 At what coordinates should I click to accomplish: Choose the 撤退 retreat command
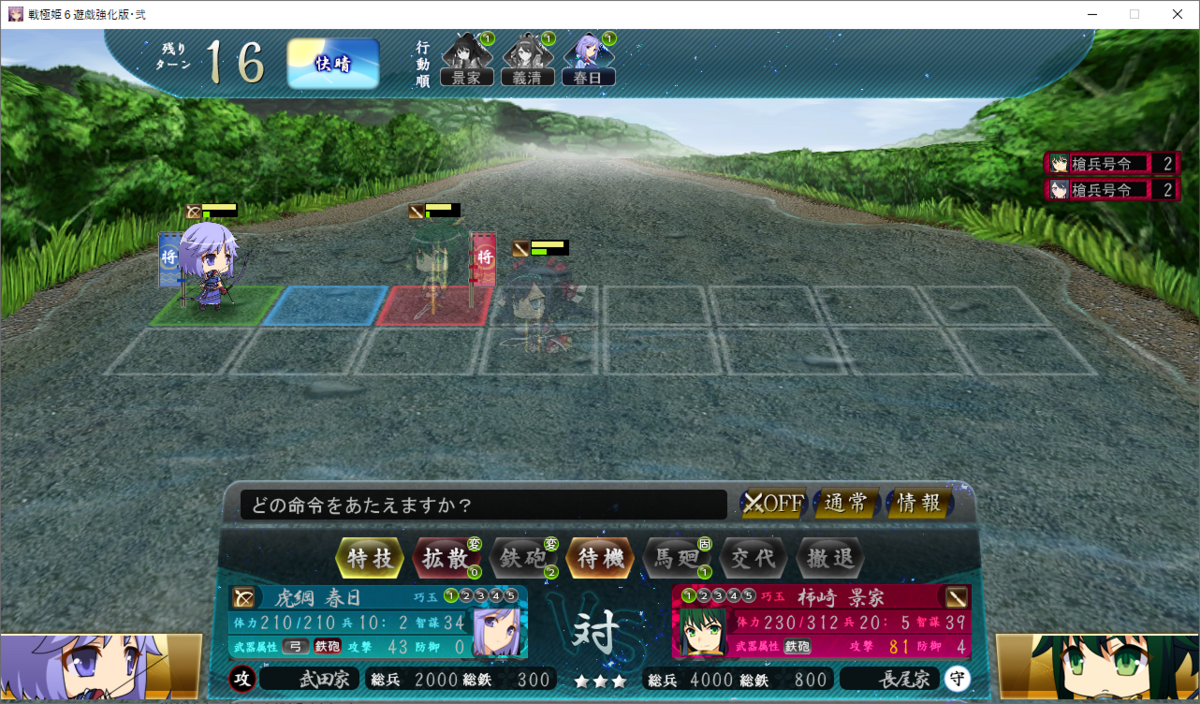[829, 558]
